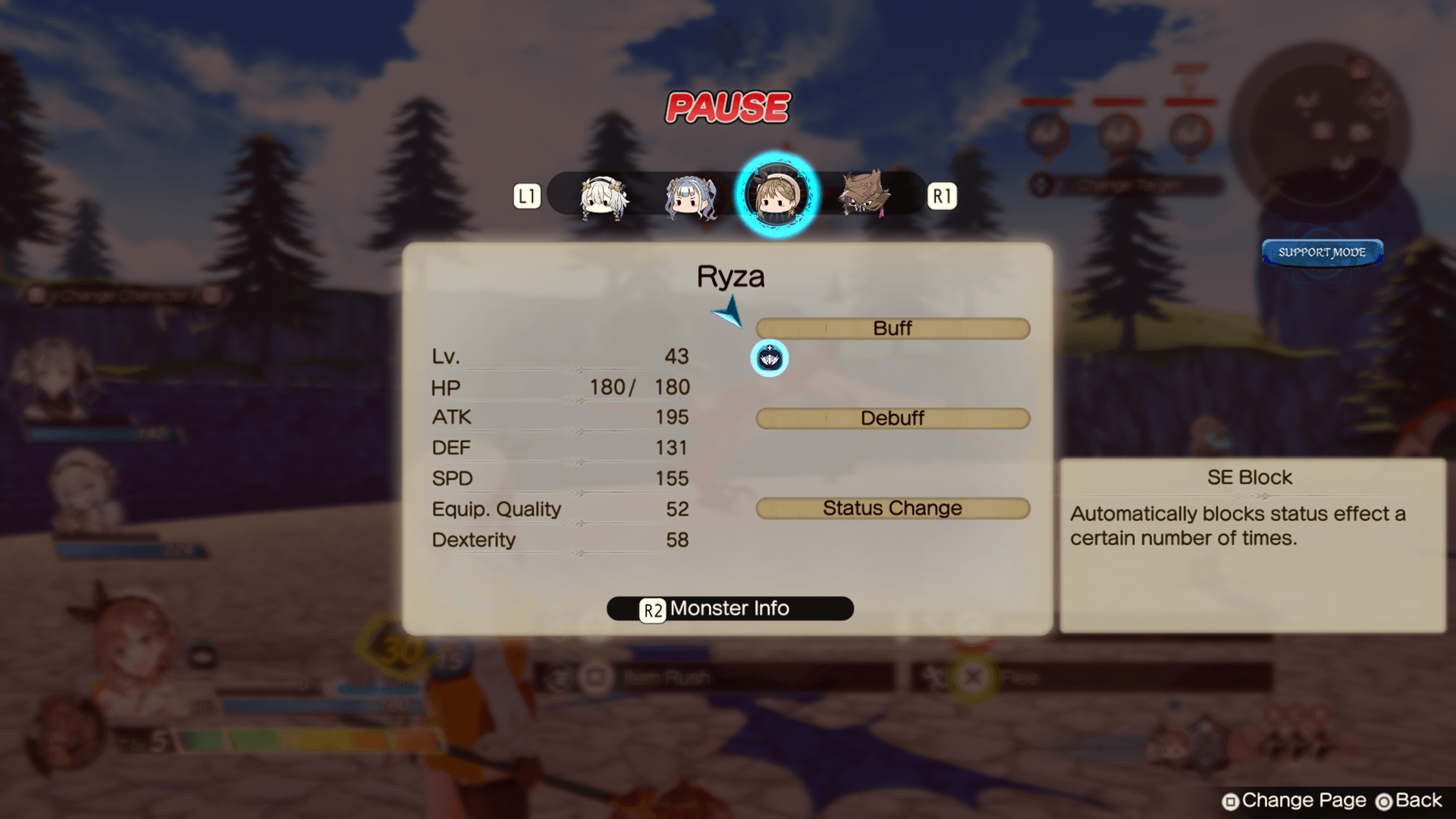This screenshot has height=819, width=1456.
Task: Click the Buff section header
Action: [x=893, y=328]
